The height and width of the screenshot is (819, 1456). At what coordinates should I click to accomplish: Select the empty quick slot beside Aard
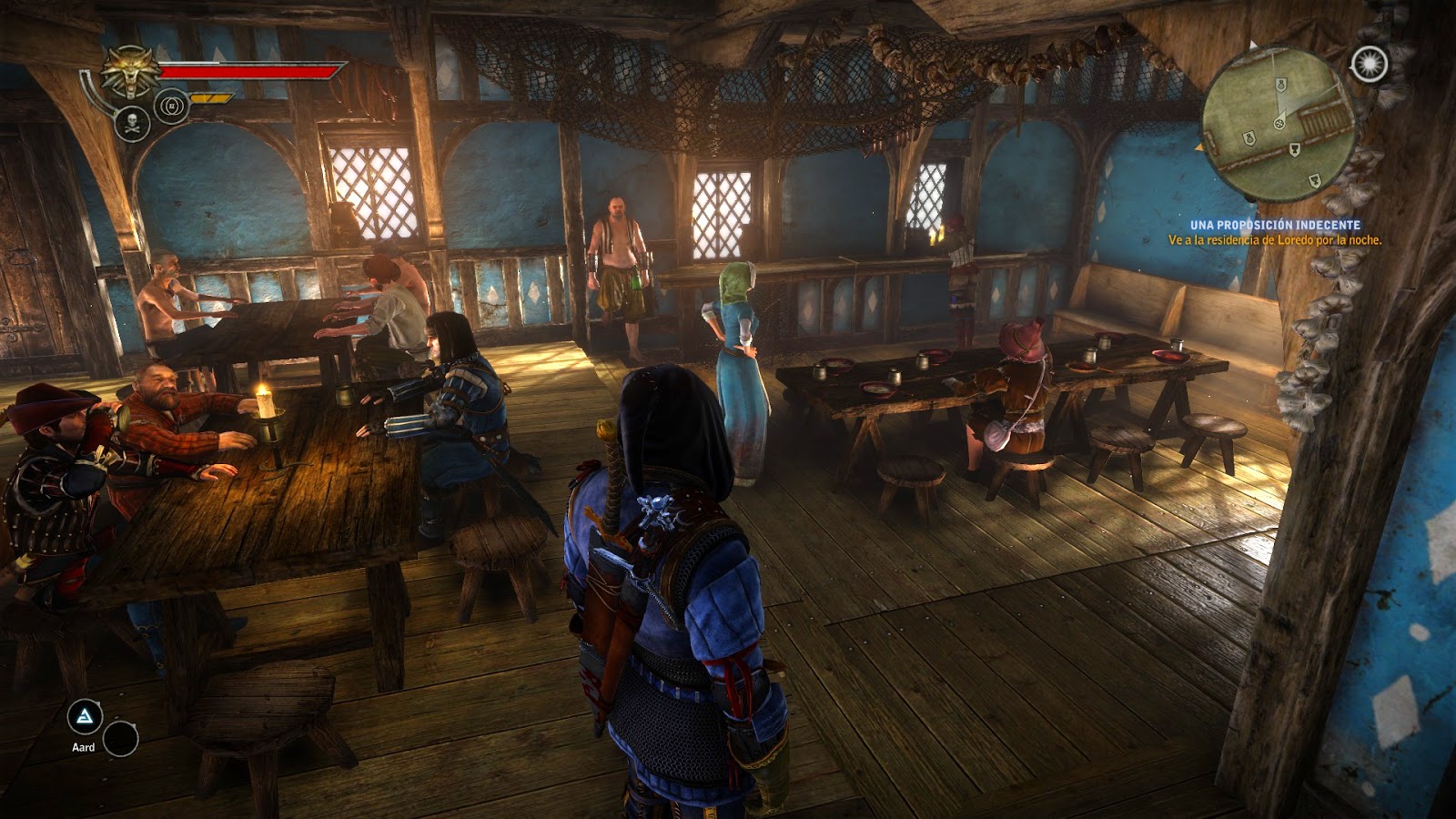coord(120,739)
